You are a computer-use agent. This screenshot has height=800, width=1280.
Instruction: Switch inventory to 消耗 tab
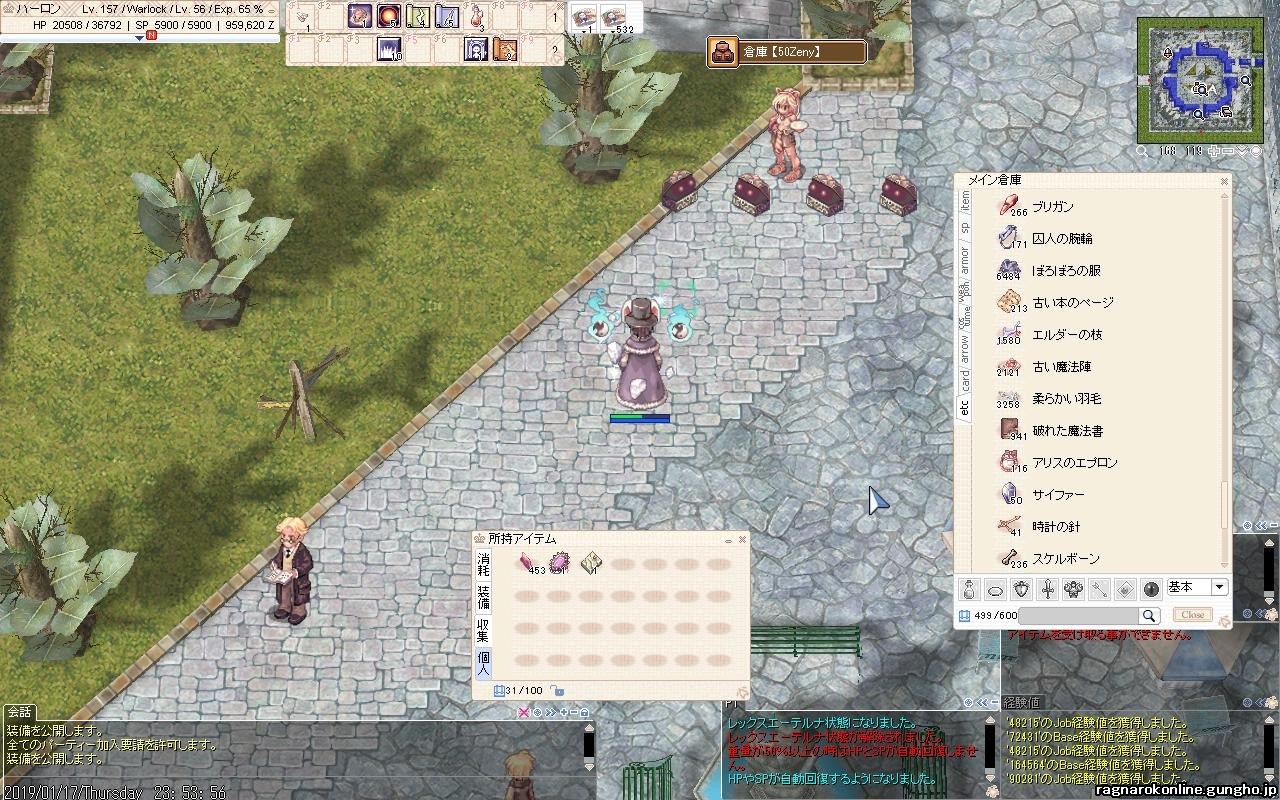pos(483,564)
